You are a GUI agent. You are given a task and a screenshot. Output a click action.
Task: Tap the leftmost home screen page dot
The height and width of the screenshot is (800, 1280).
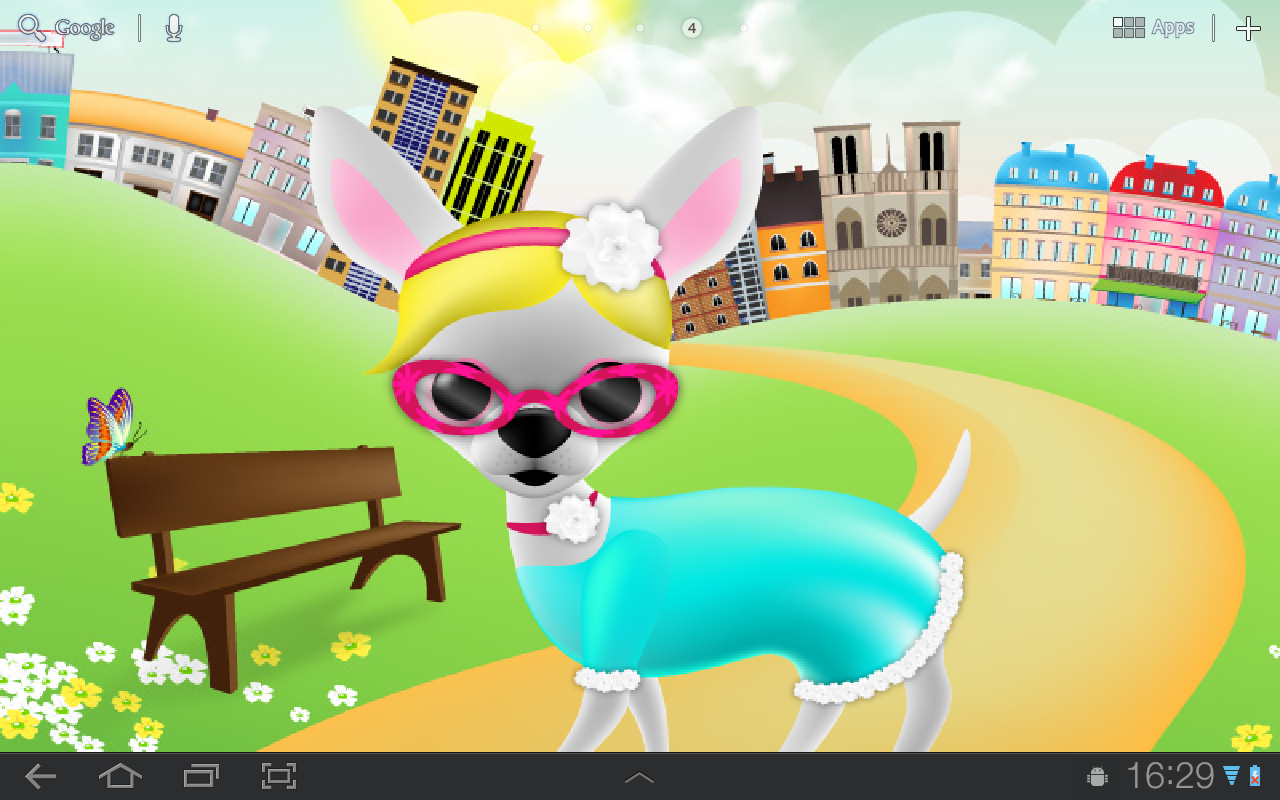[536, 27]
